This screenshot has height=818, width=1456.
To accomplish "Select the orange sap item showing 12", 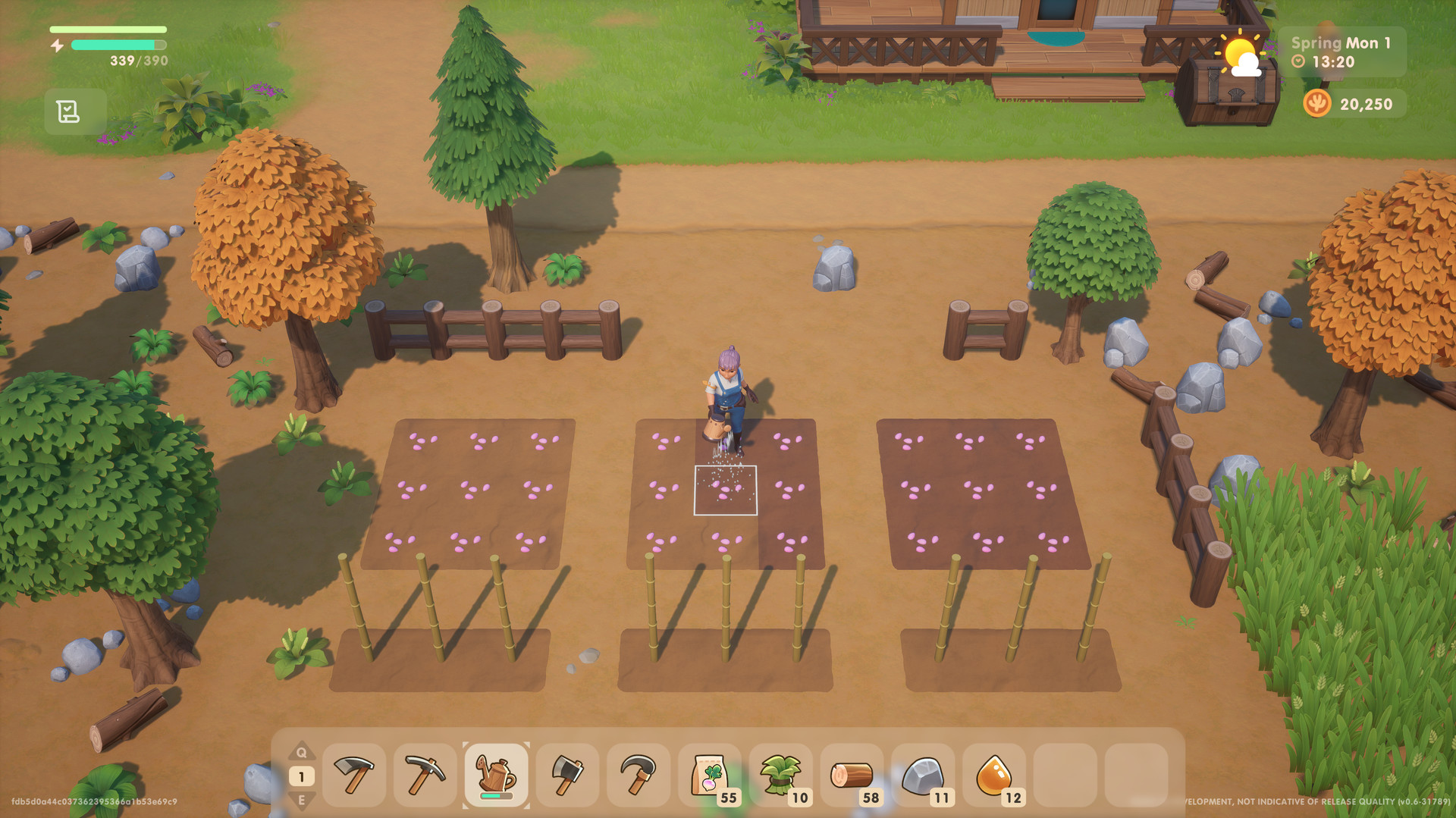I will pos(994,775).
